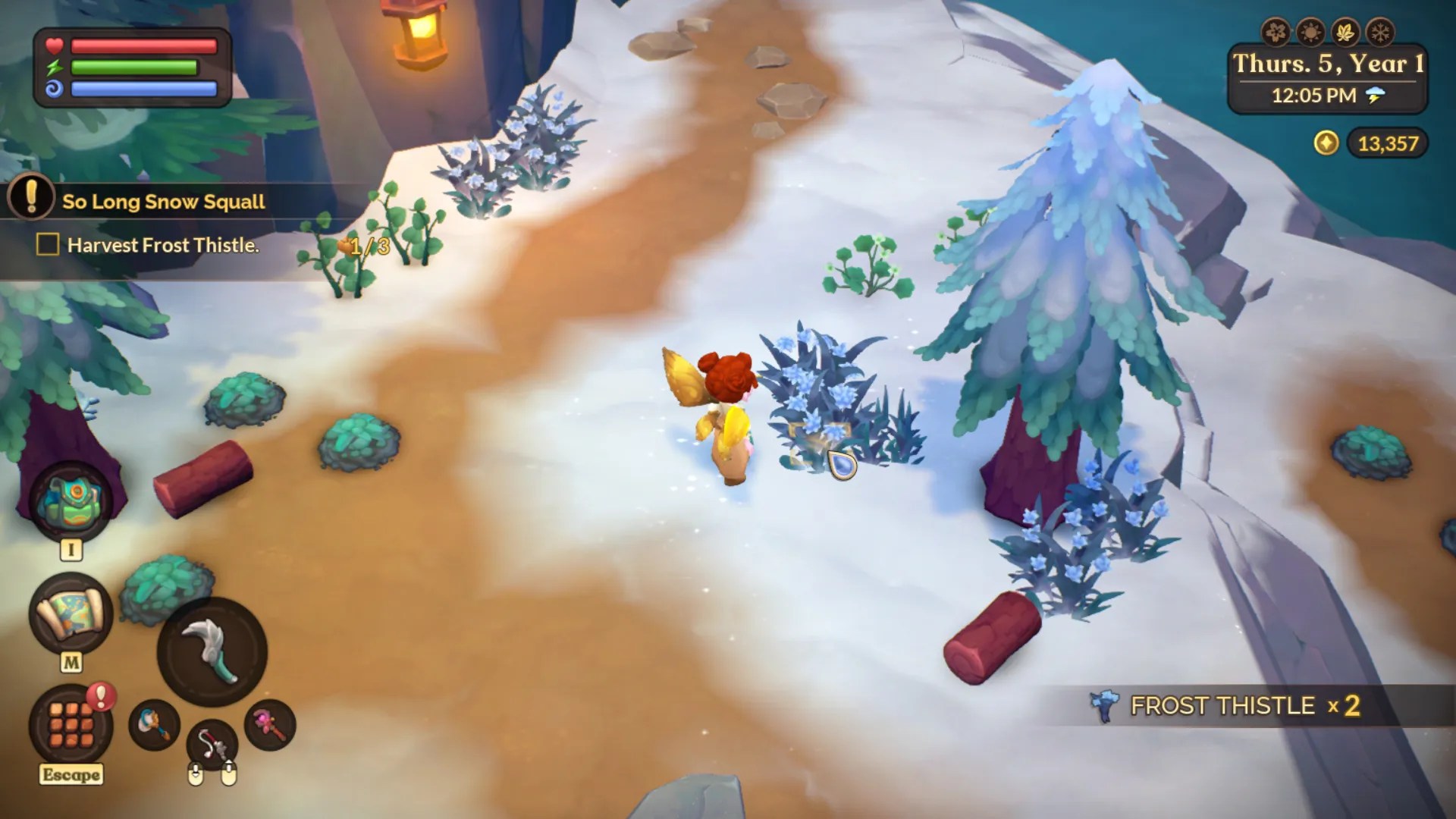The height and width of the screenshot is (819, 1456).
Task: Open the backpack inventory icon
Action: (72, 498)
